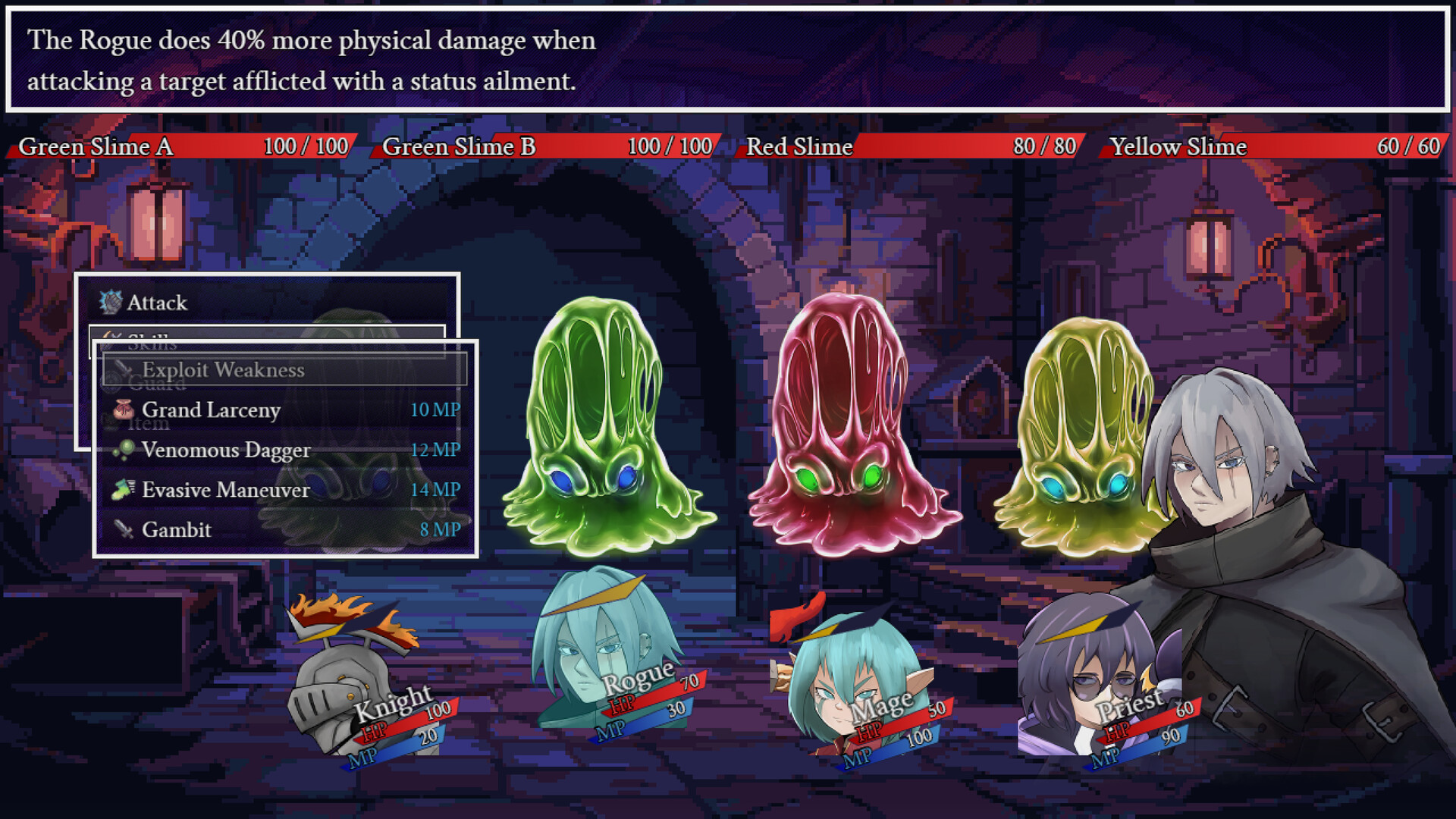Click the boots icon for Evasive Maneuver

click(x=124, y=489)
